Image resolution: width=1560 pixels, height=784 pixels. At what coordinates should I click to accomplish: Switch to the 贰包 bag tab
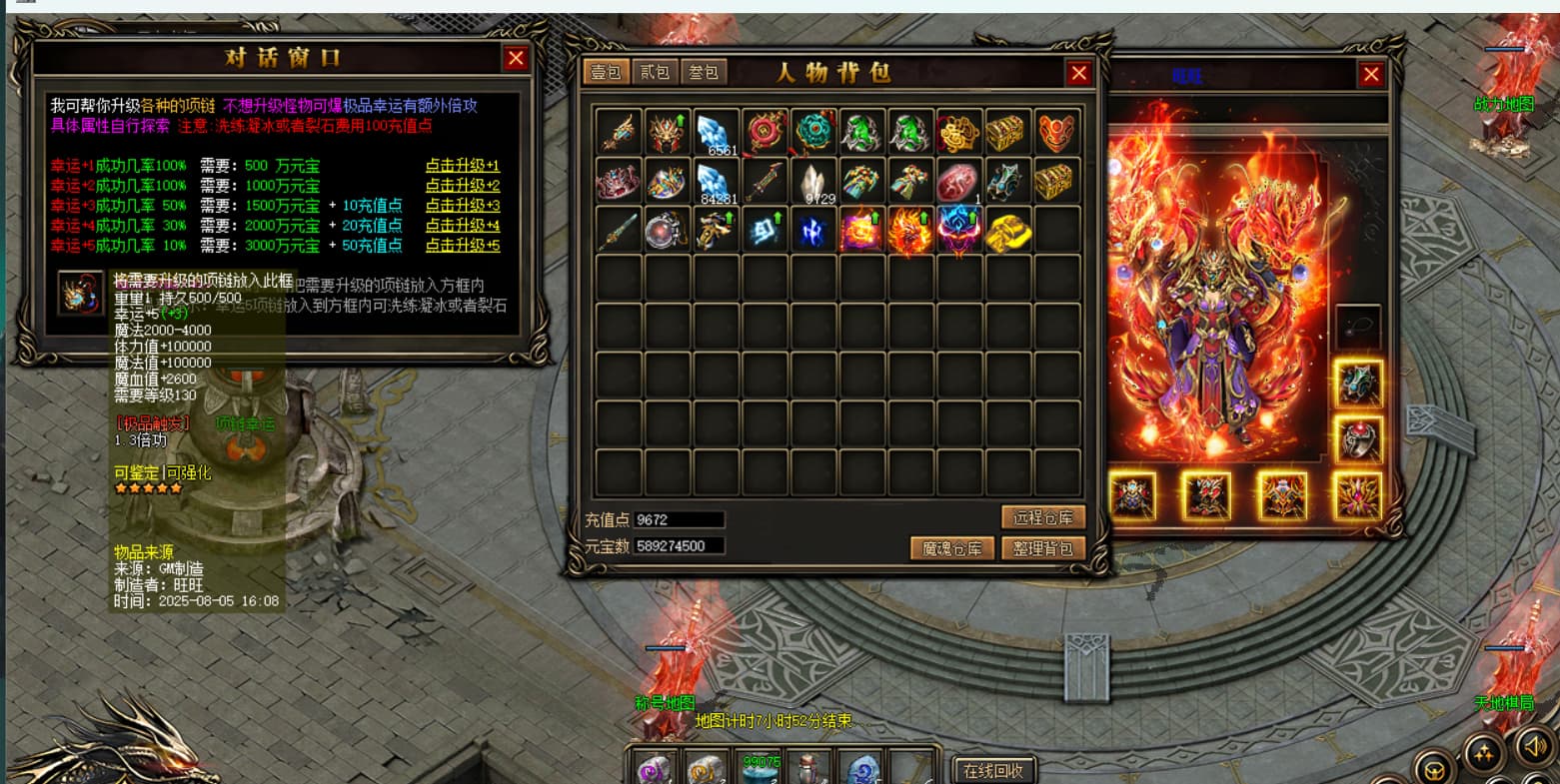click(656, 73)
